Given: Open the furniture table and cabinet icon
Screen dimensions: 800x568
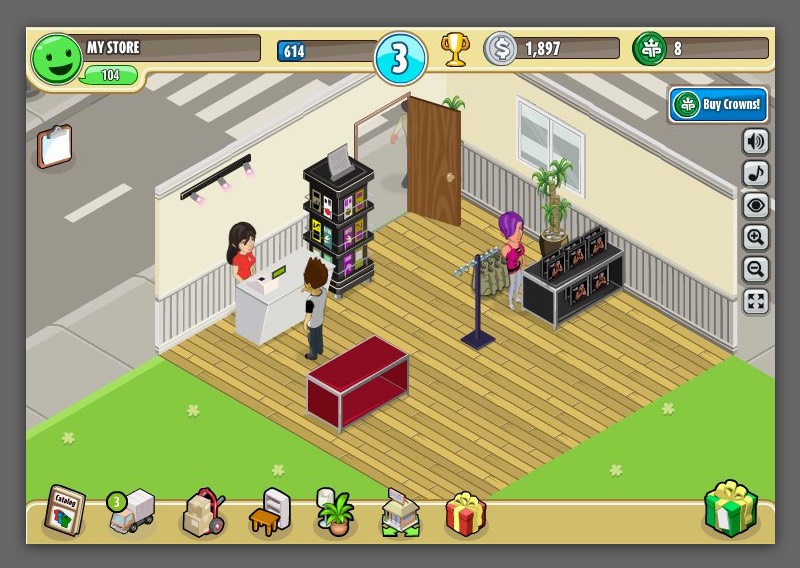Looking at the screenshot, I should click(269, 513).
